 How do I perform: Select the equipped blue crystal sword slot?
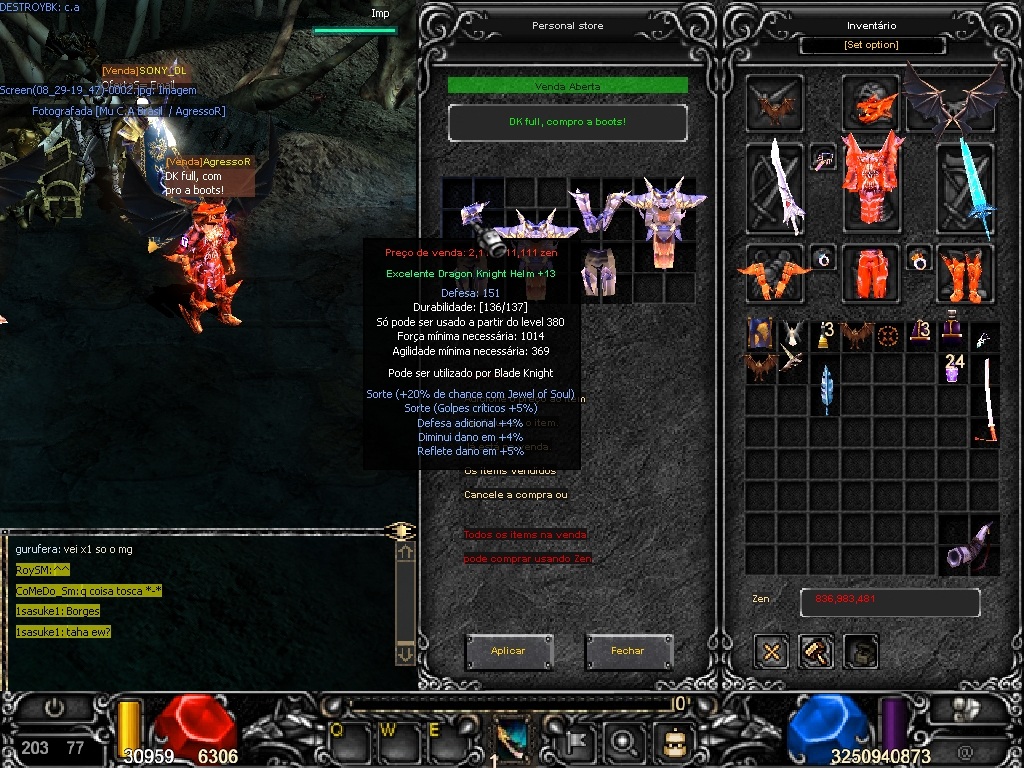coord(968,188)
